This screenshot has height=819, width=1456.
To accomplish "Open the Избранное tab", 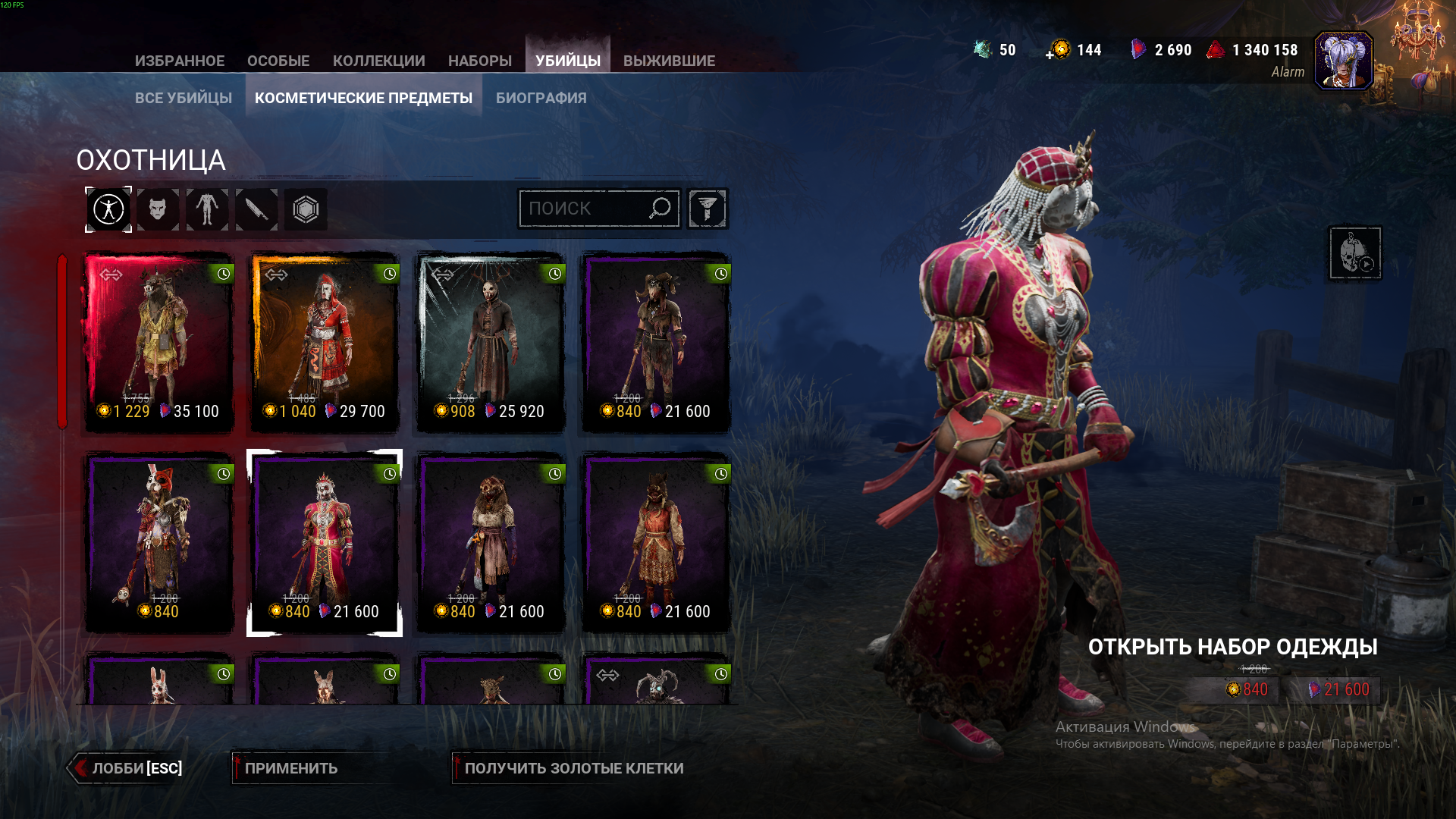I will [180, 61].
